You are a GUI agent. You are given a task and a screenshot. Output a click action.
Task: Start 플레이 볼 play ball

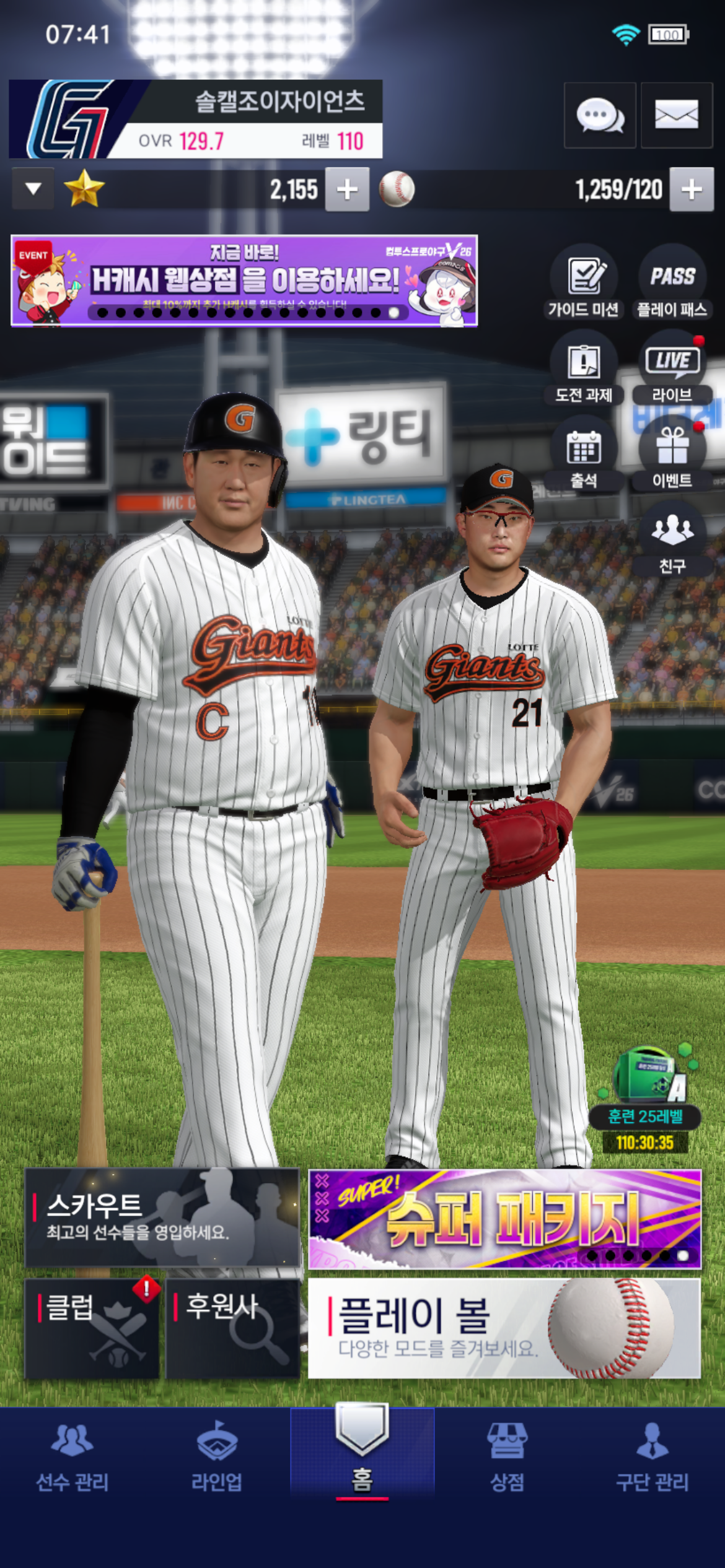pyautogui.click(x=504, y=1328)
